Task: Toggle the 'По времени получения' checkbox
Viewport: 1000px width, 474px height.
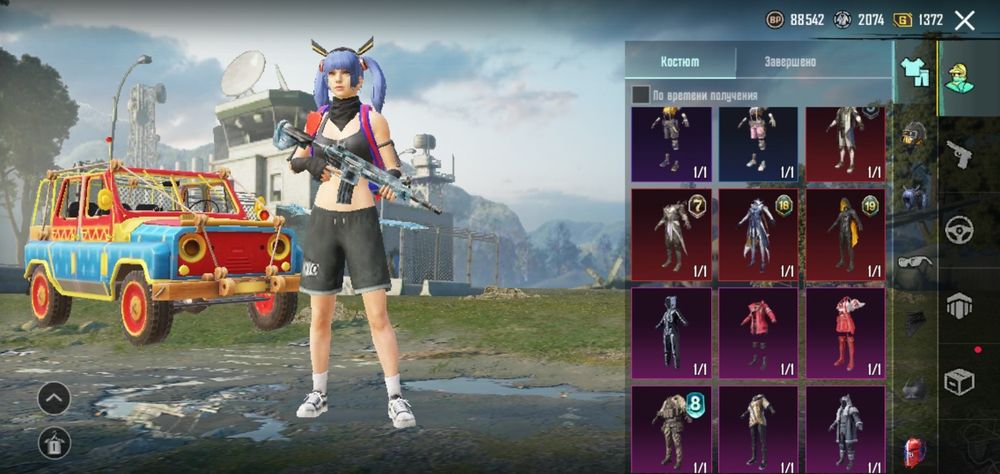Action: (x=640, y=95)
